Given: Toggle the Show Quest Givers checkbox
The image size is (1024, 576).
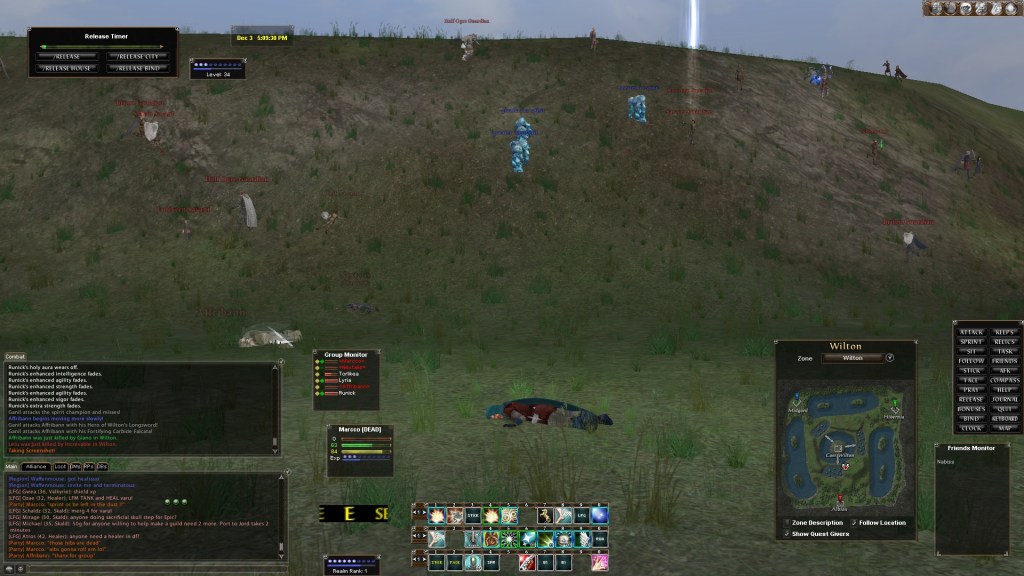Looking at the screenshot, I should [786, 533].
